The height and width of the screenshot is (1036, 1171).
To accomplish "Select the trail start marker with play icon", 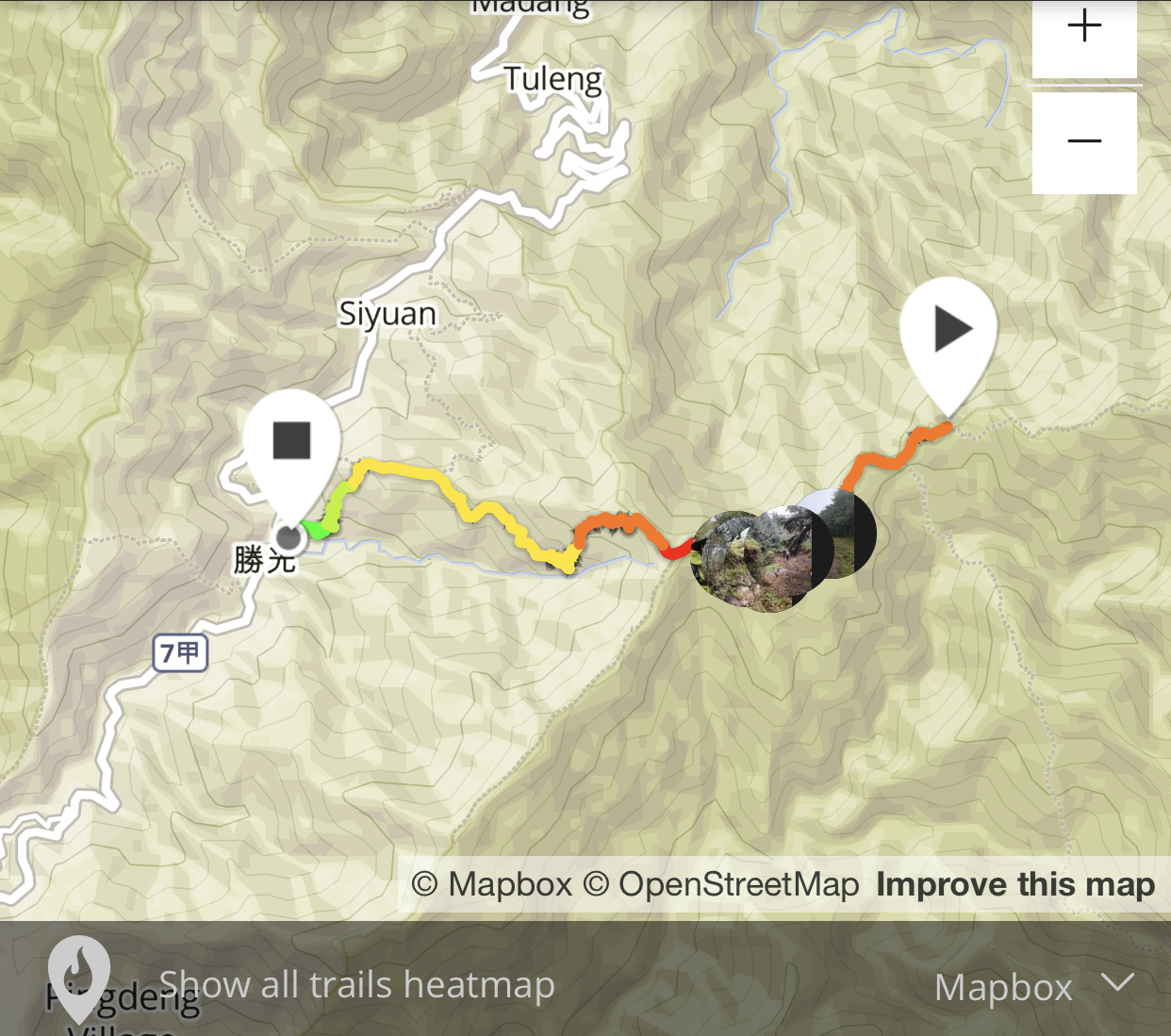I will [948, 333].
